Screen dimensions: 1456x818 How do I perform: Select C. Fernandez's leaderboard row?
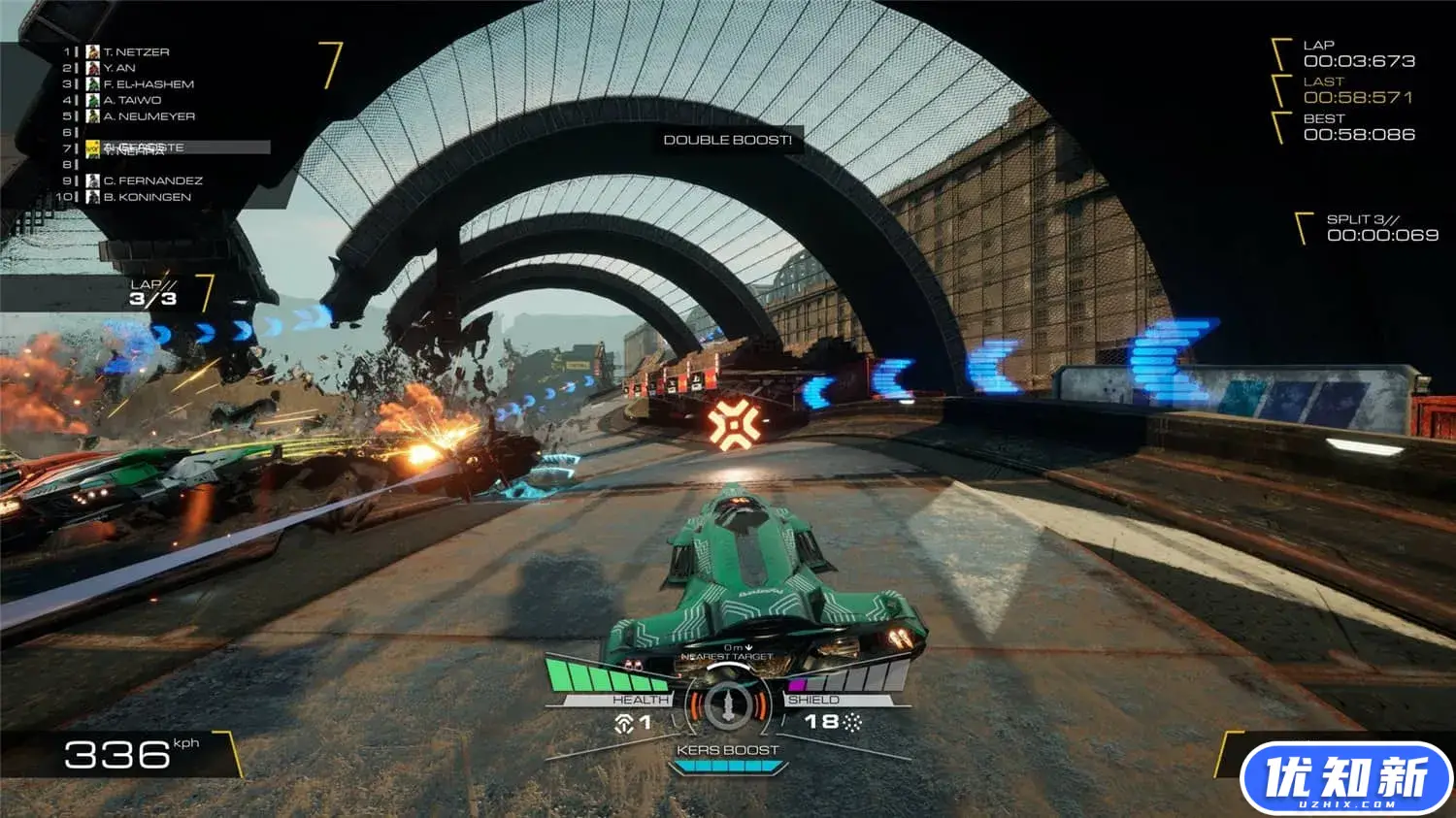pyautogui.click(x=152, y=180)
